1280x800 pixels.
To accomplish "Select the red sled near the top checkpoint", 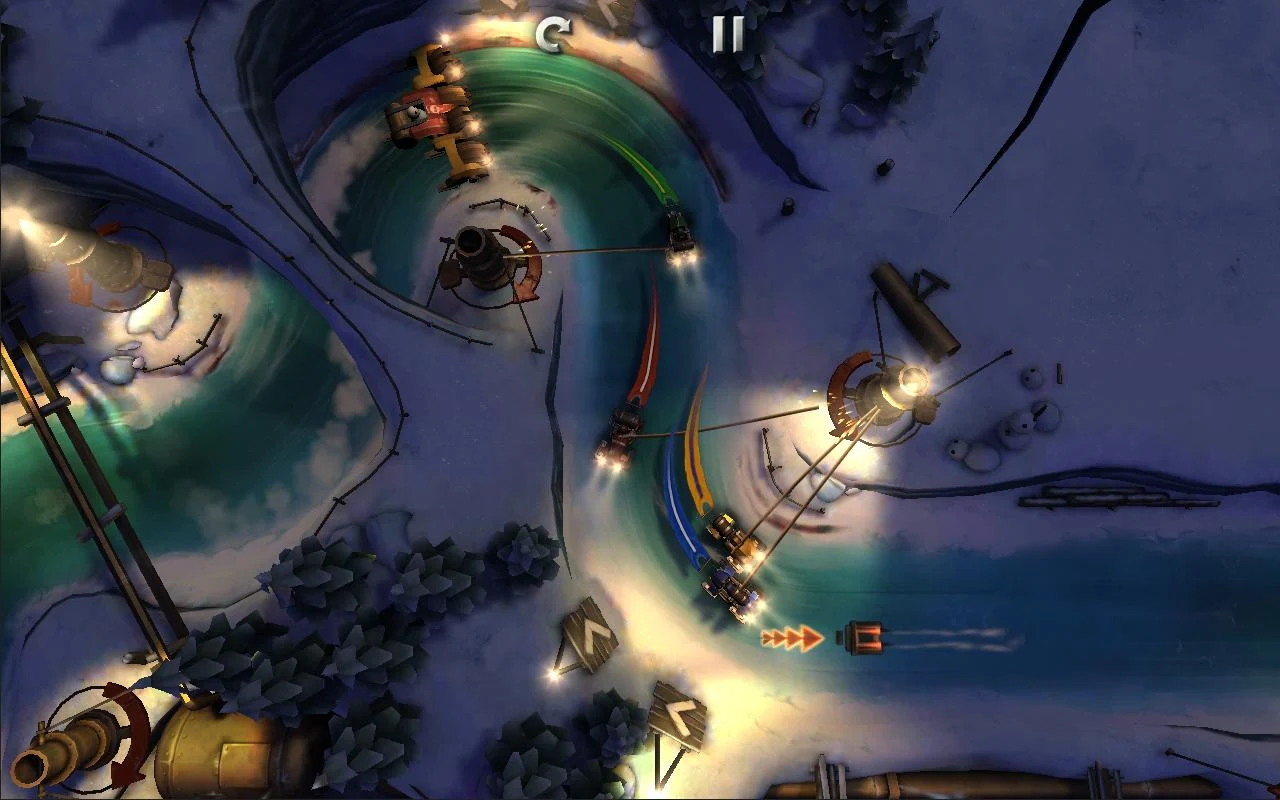I will pos(424,115).
